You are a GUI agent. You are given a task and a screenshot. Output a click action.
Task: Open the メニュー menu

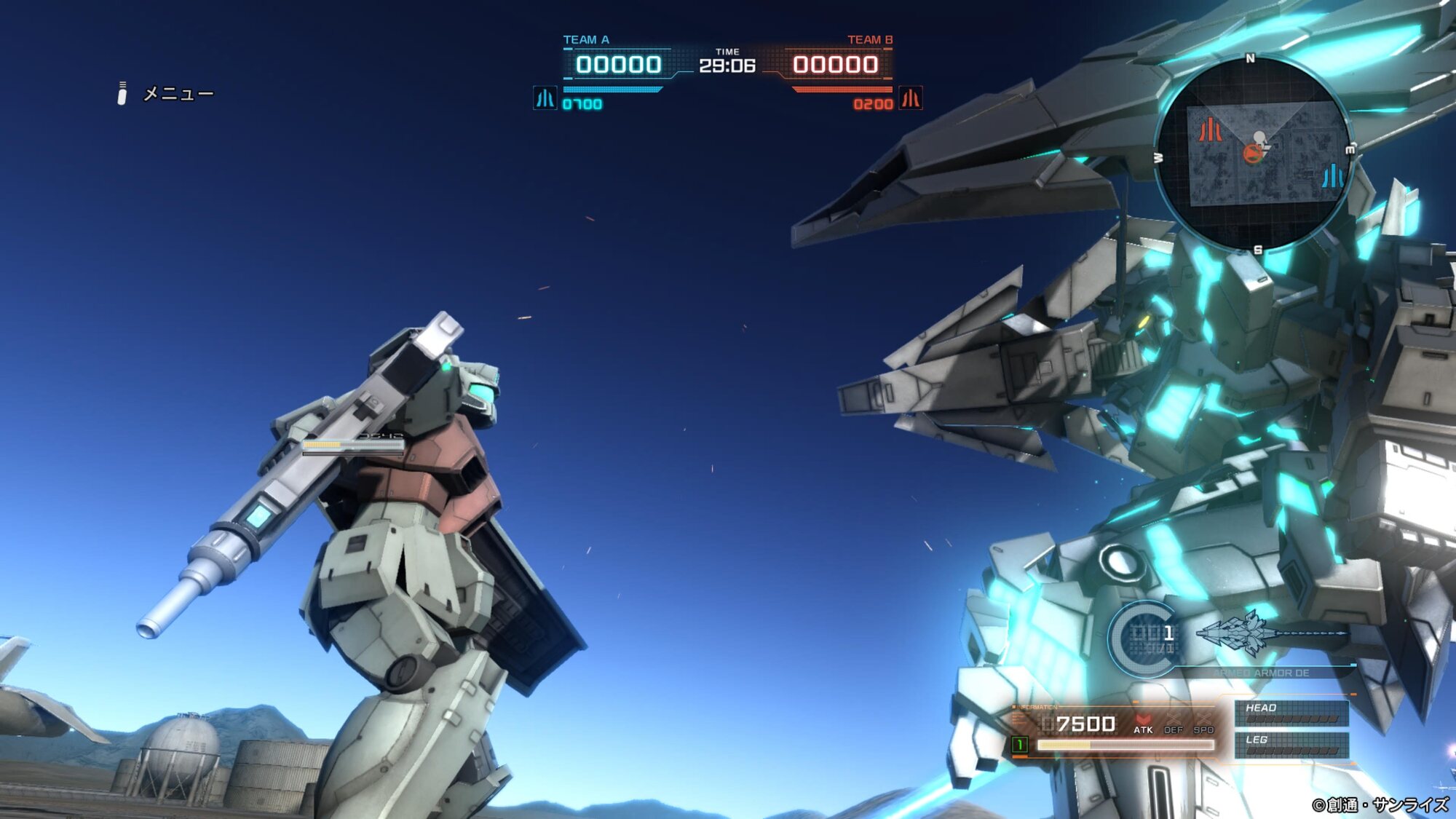tap(177, 94)
